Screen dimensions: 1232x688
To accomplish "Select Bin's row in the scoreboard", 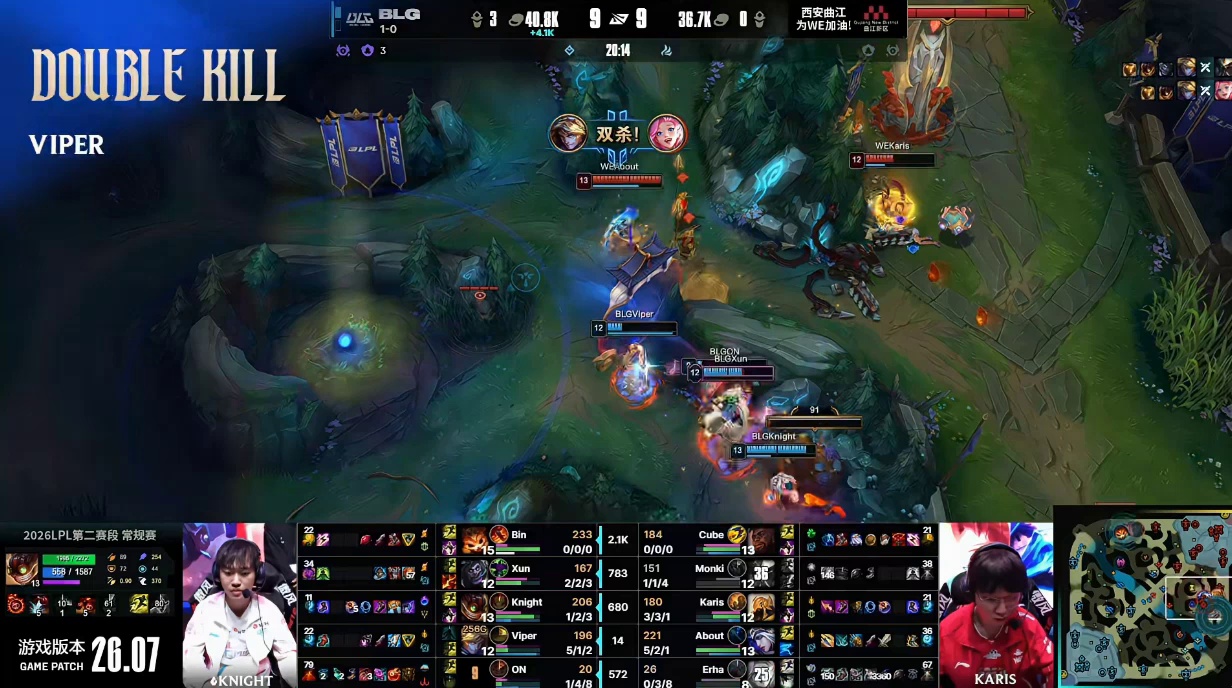I will click(518, 541).
